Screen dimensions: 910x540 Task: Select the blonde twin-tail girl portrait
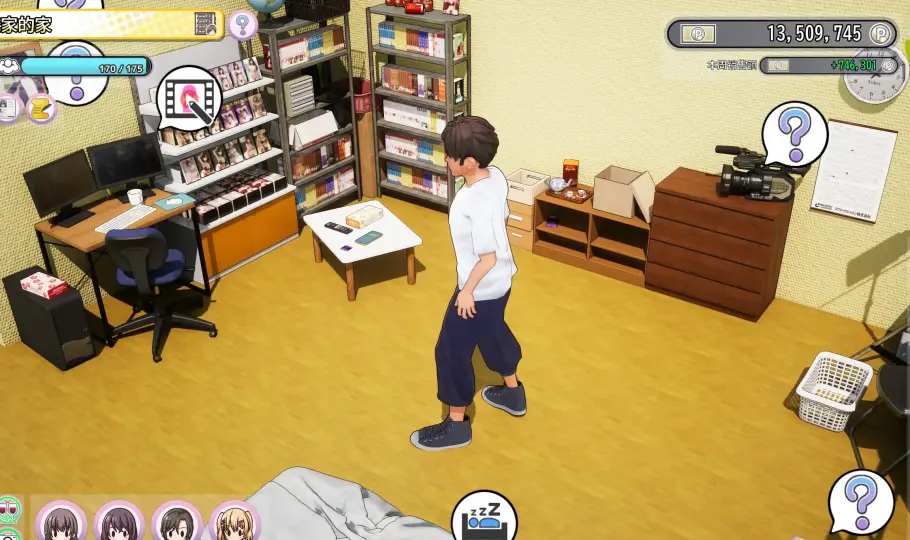click(x=235, y=522)
